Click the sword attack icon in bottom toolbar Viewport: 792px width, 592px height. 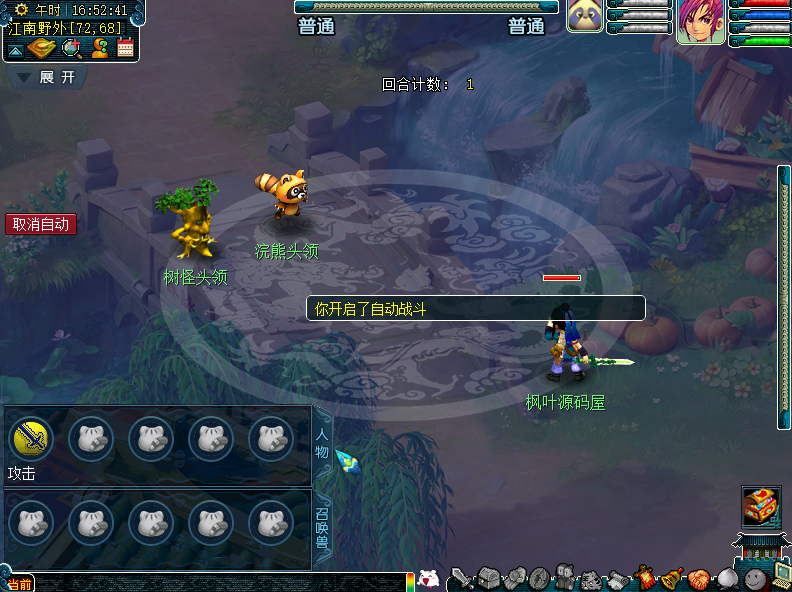pyautogui.click(x=460, y=578)
